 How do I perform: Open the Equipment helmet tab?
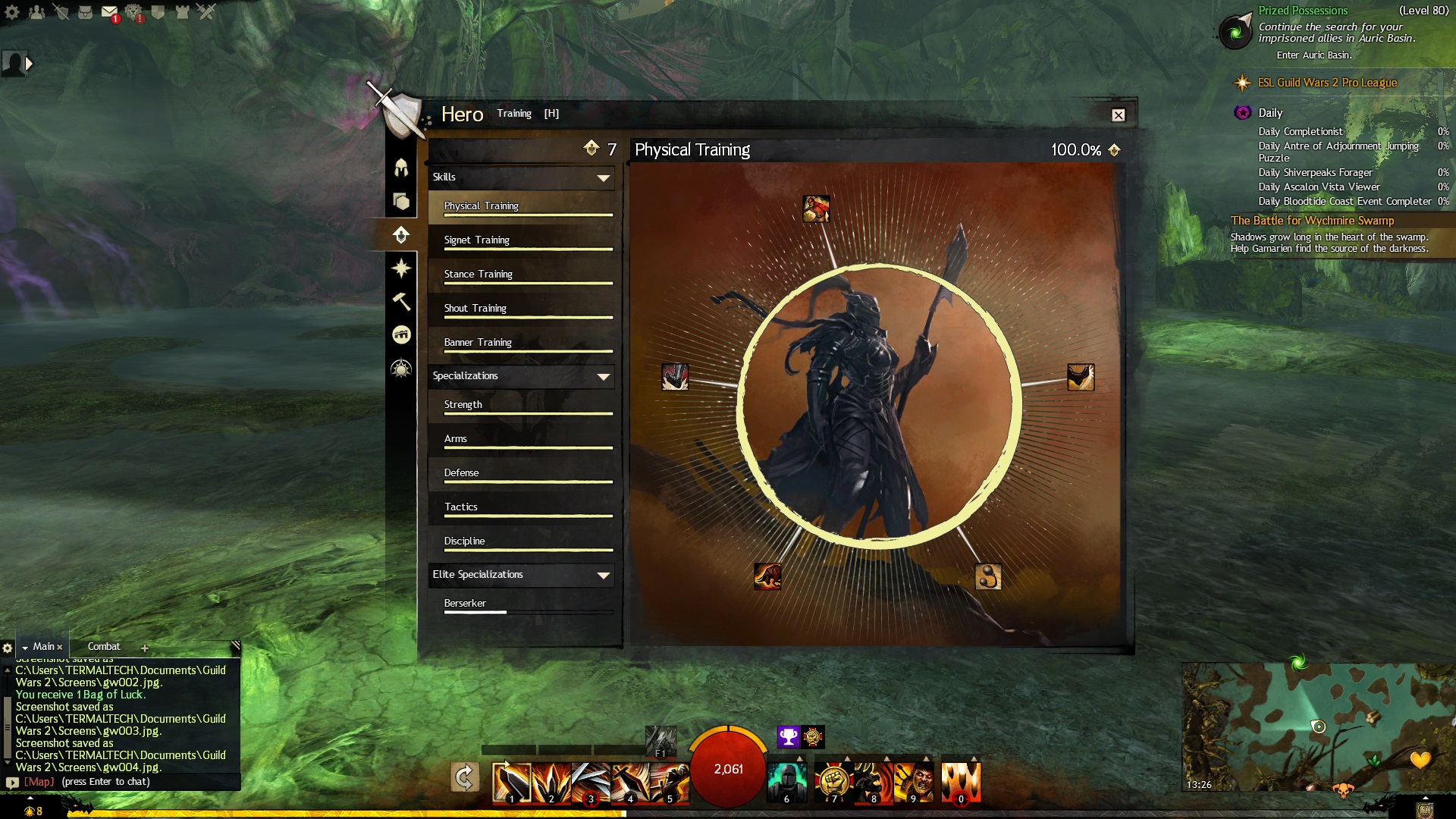coord(401,168)
